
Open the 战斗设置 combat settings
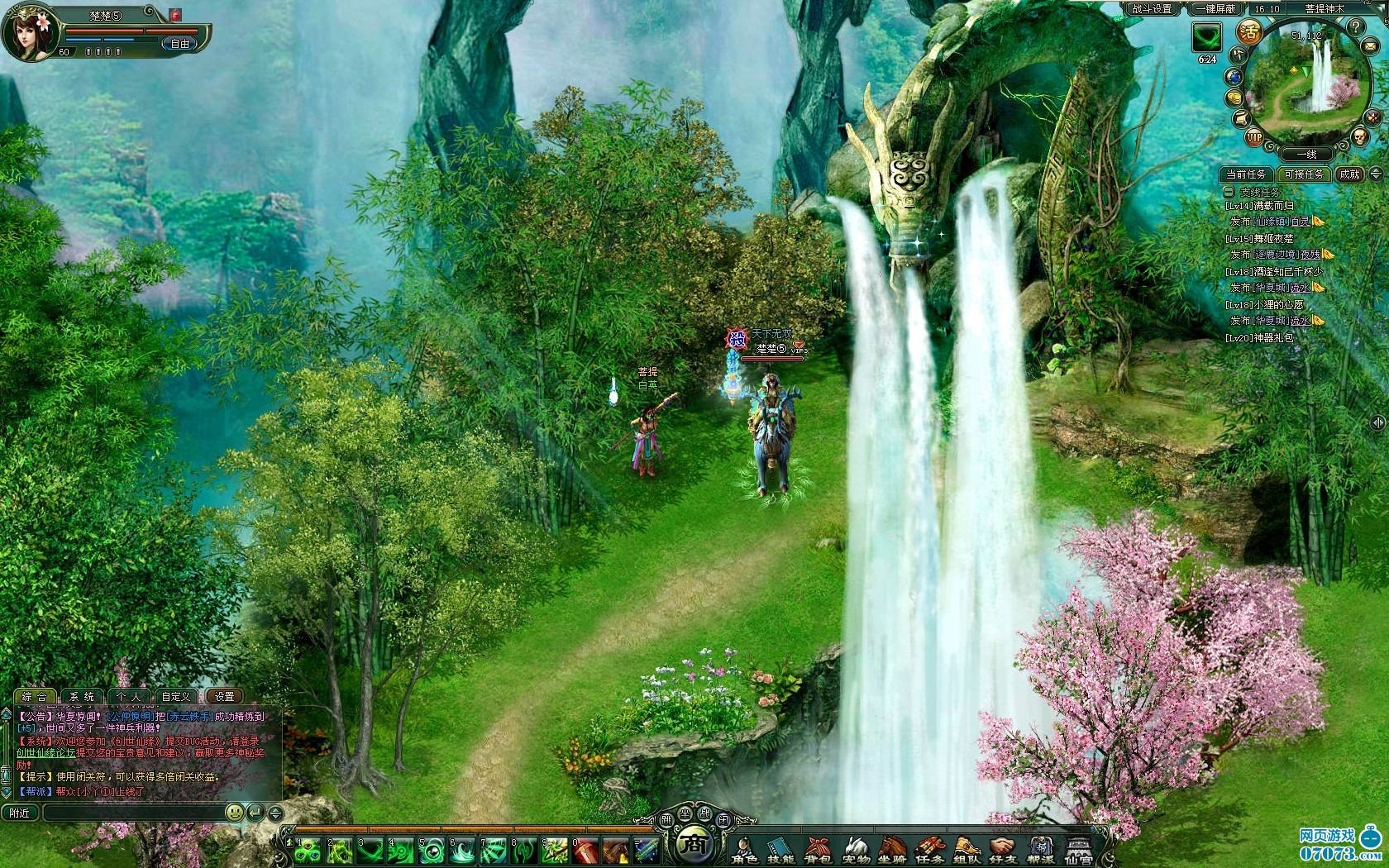pos(1153,9)
